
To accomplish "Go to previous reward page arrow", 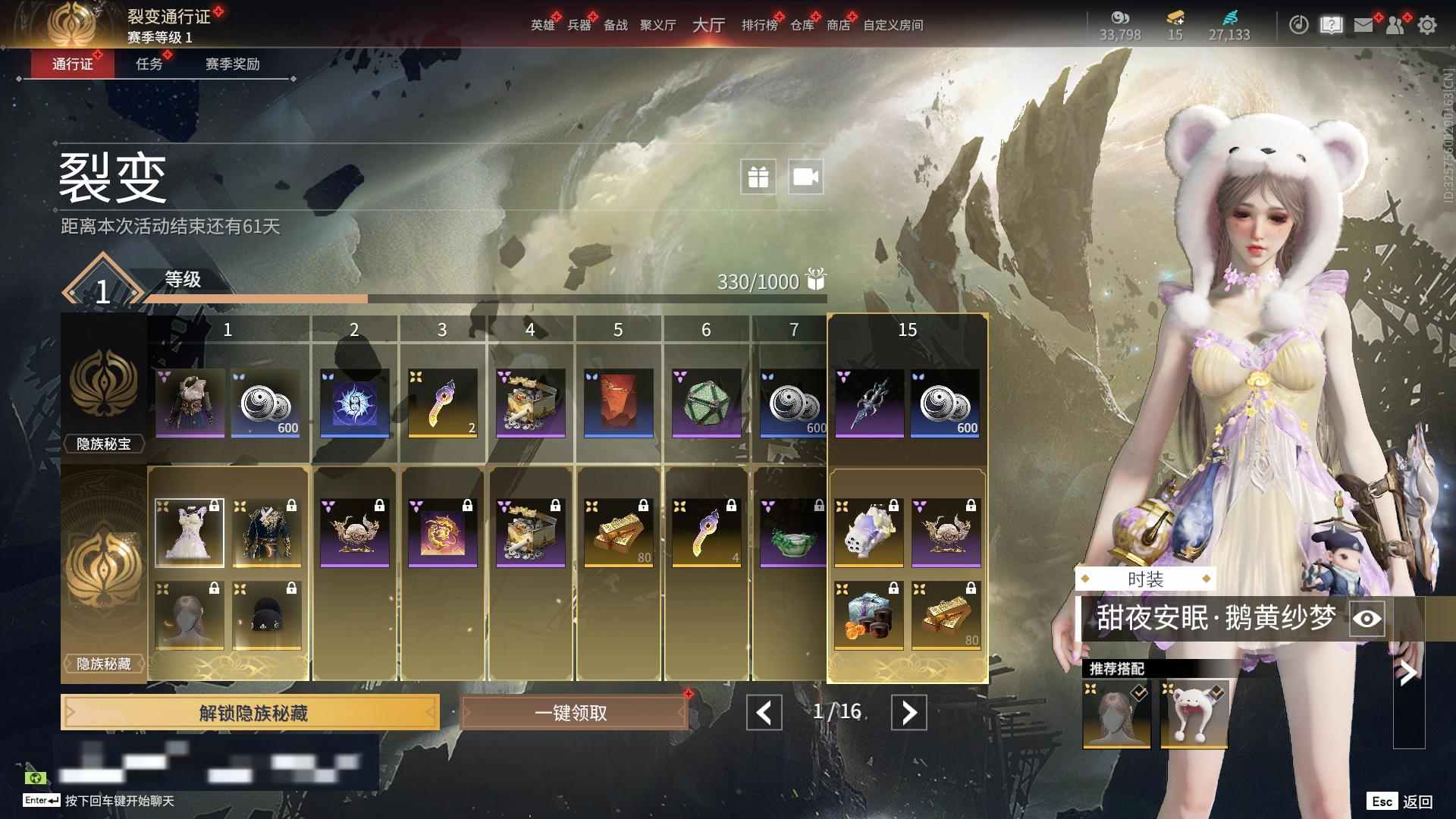I will pos(764,713).
